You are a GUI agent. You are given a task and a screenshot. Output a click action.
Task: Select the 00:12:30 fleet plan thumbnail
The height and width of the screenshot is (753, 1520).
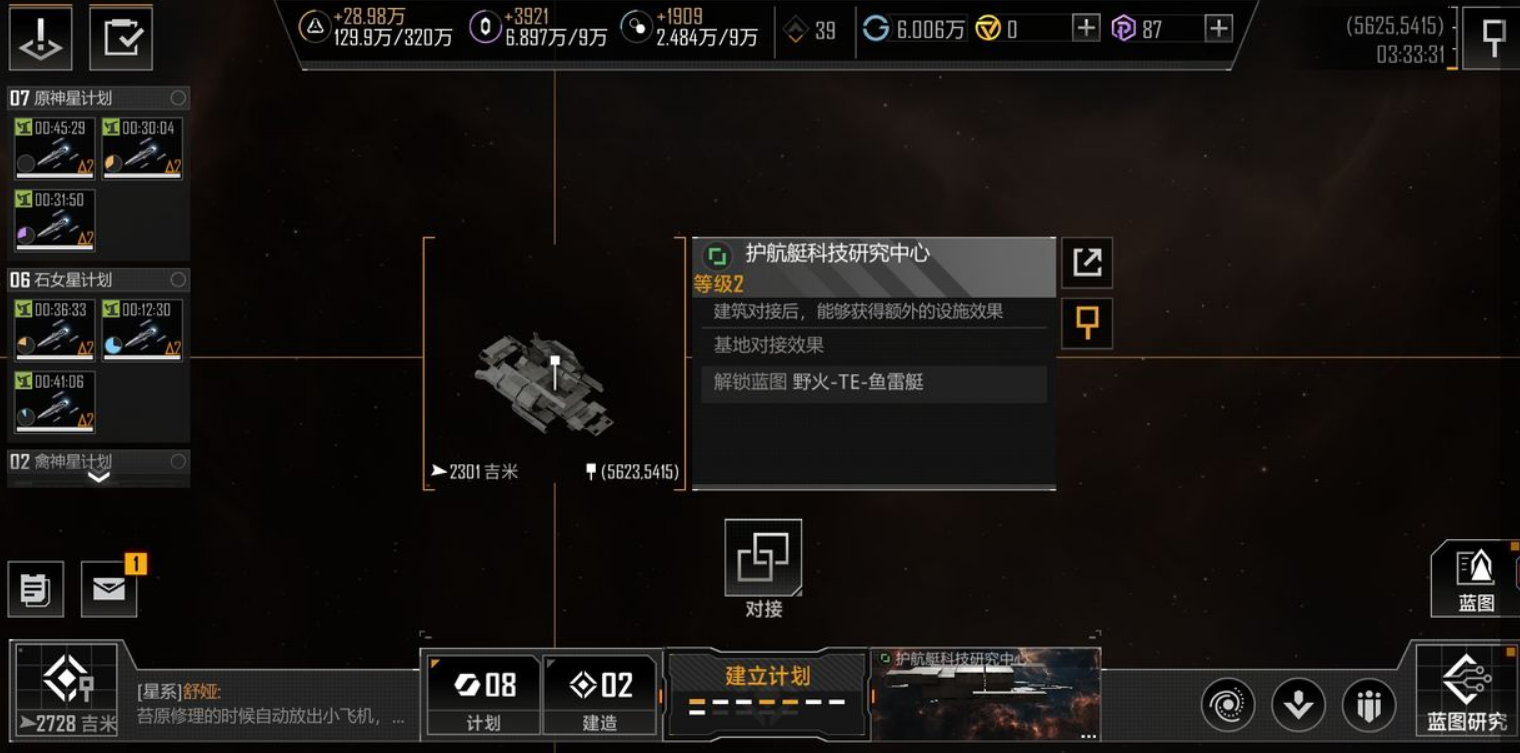(142, 329)
